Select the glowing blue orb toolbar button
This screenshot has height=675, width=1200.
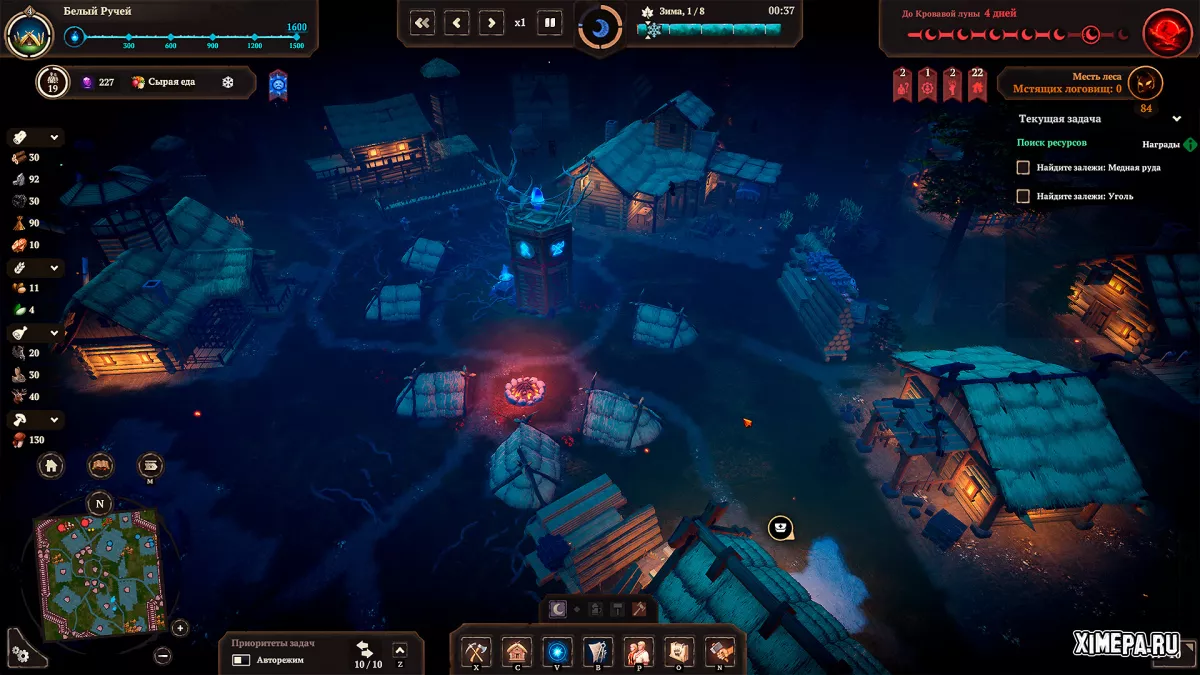pyautogui.click(x=557, y=651)
